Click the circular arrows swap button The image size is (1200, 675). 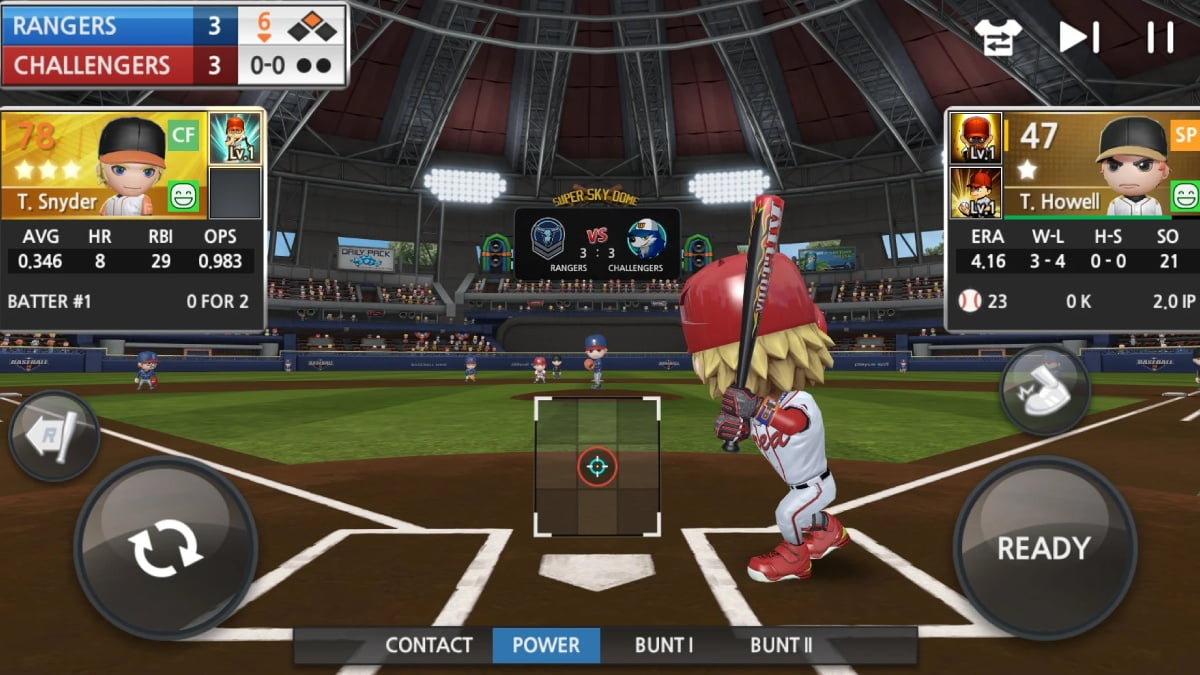165,547
